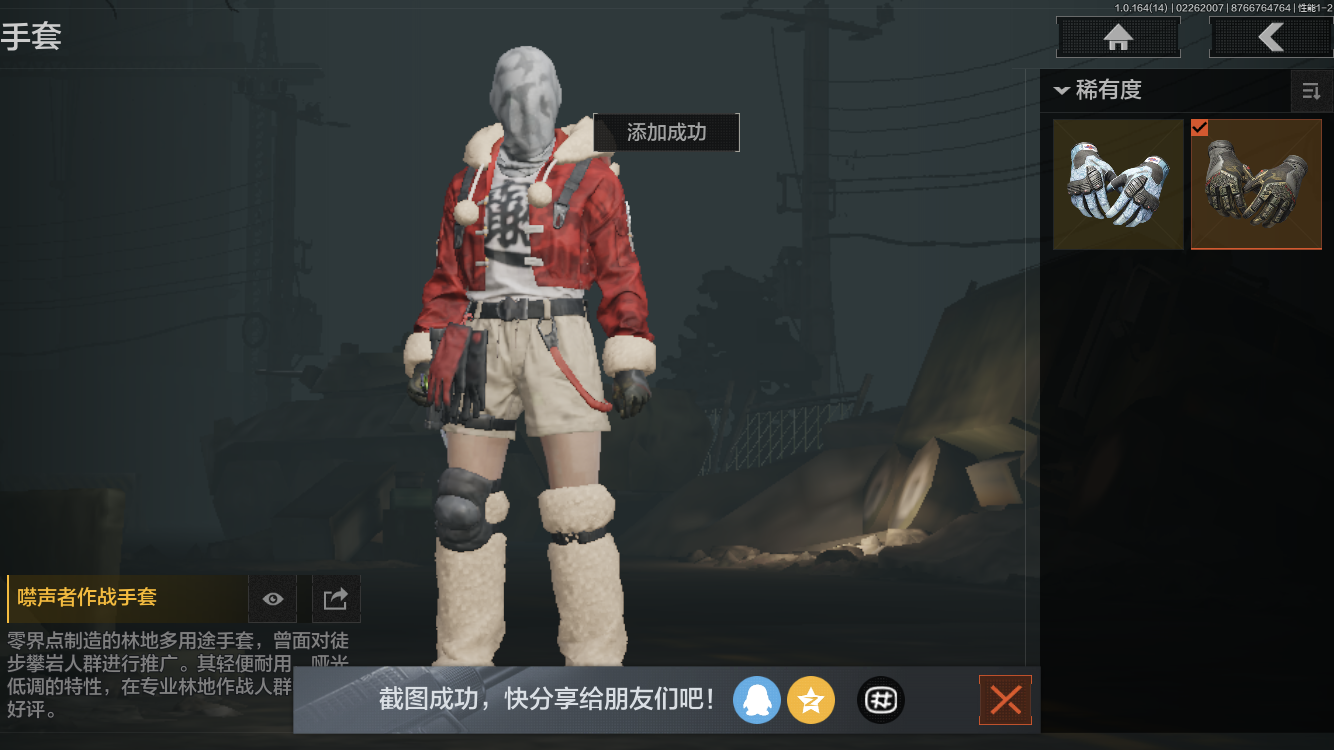Share the screenshot to QQ friends
Screen dimensions: 1334x750
(757, 700)
